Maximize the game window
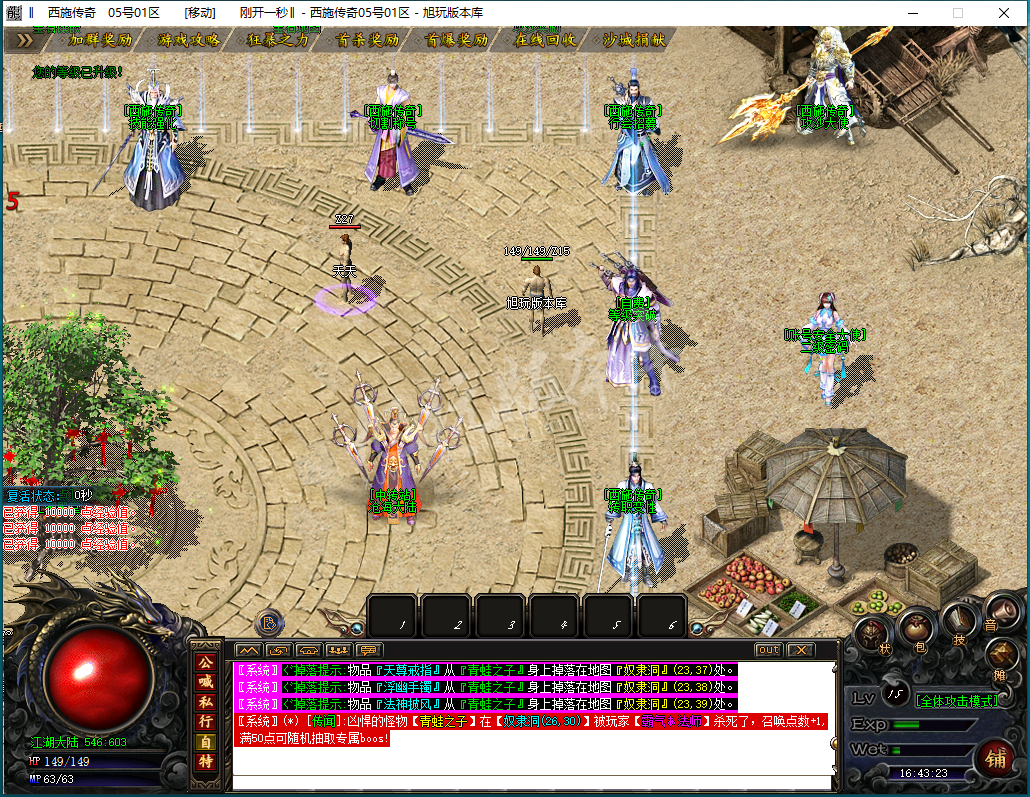The width and height of the screenshot is (1030, 797). coord(957,13)
